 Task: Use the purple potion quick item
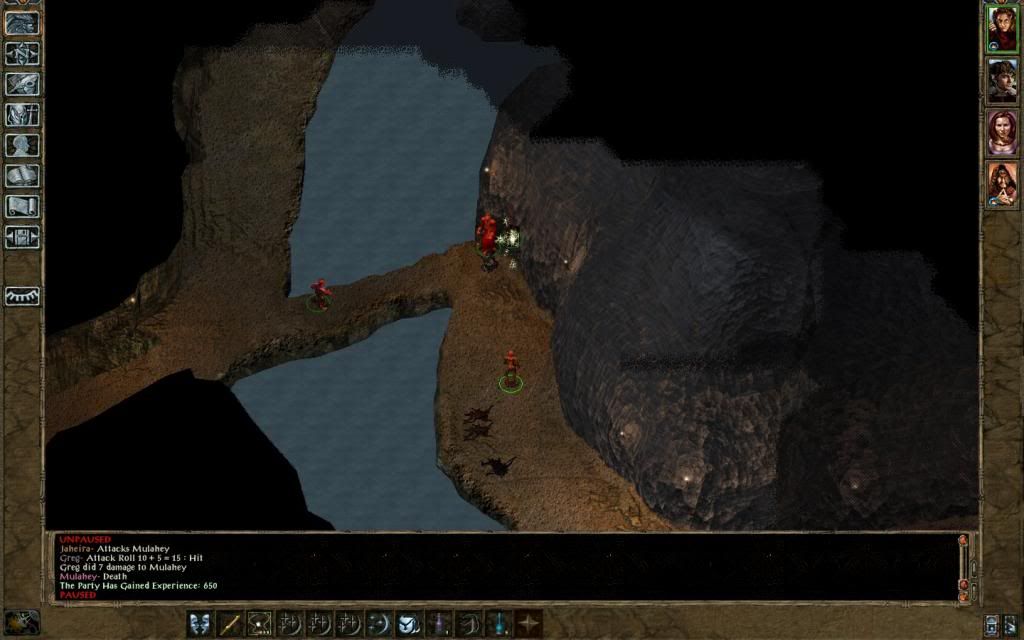click(x=439, y=624)
